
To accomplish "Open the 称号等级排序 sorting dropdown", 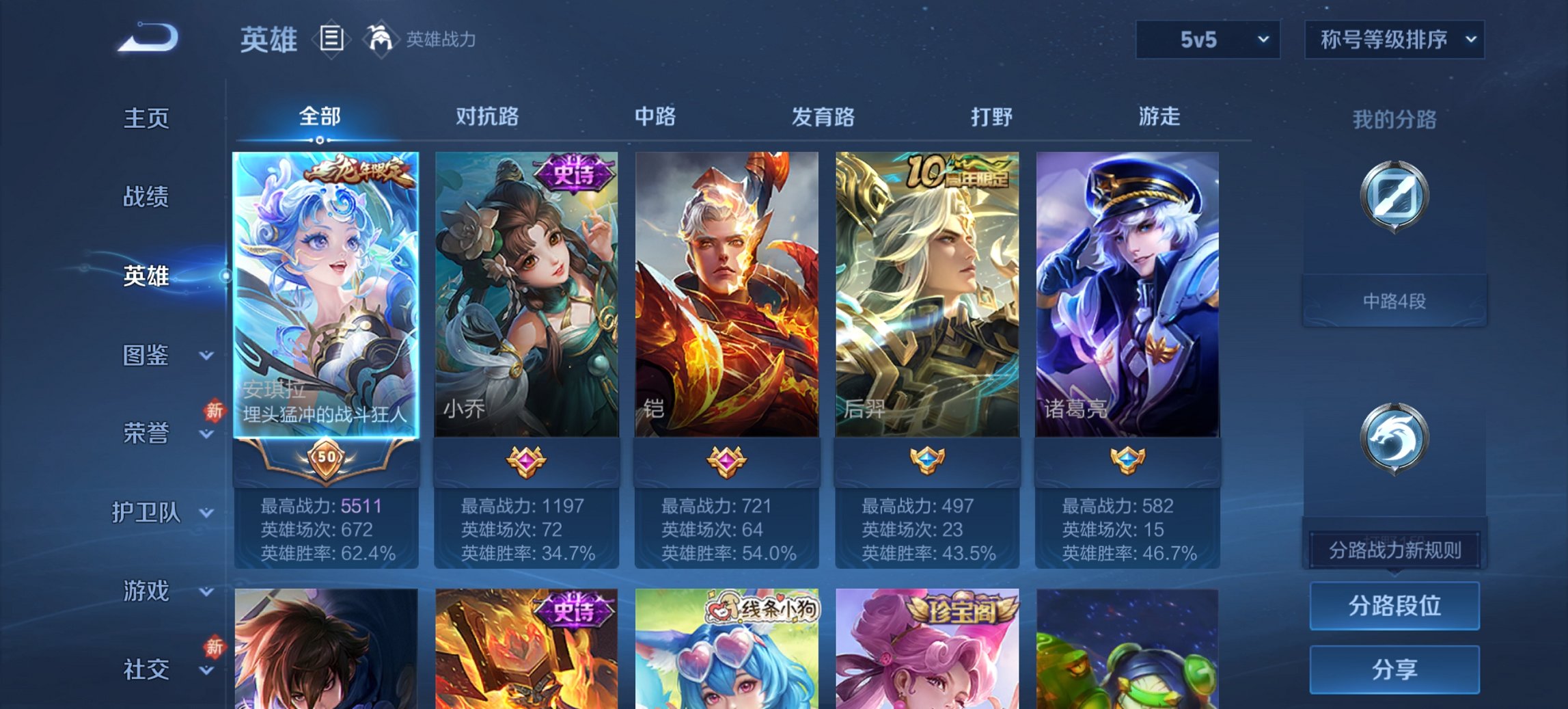I will pyautogui.click(x=1392, y=40).
